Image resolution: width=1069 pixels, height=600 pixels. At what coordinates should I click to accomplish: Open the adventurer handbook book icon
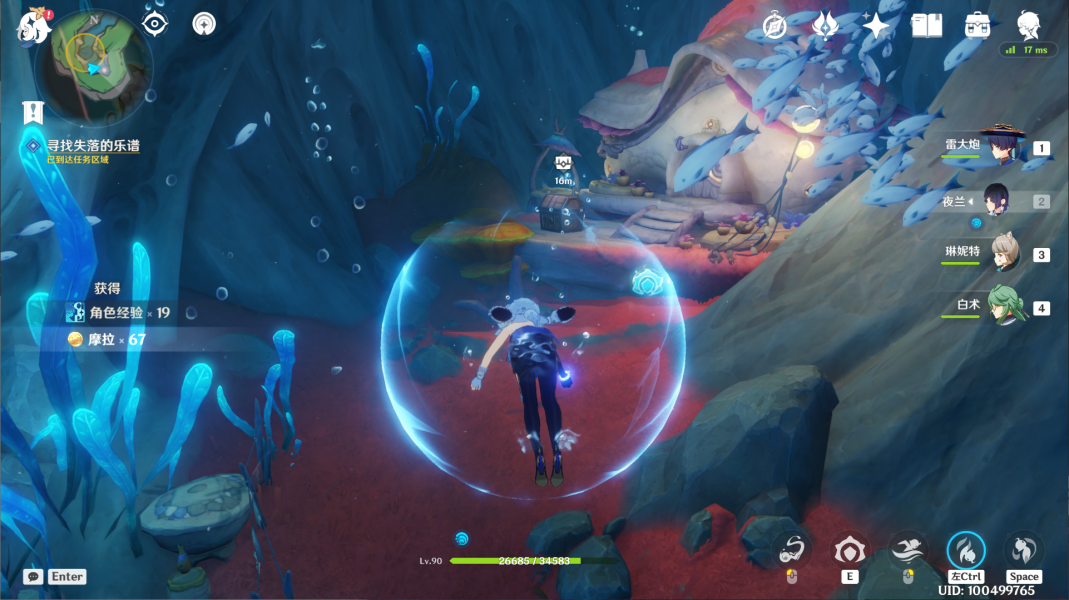point(927,26)
